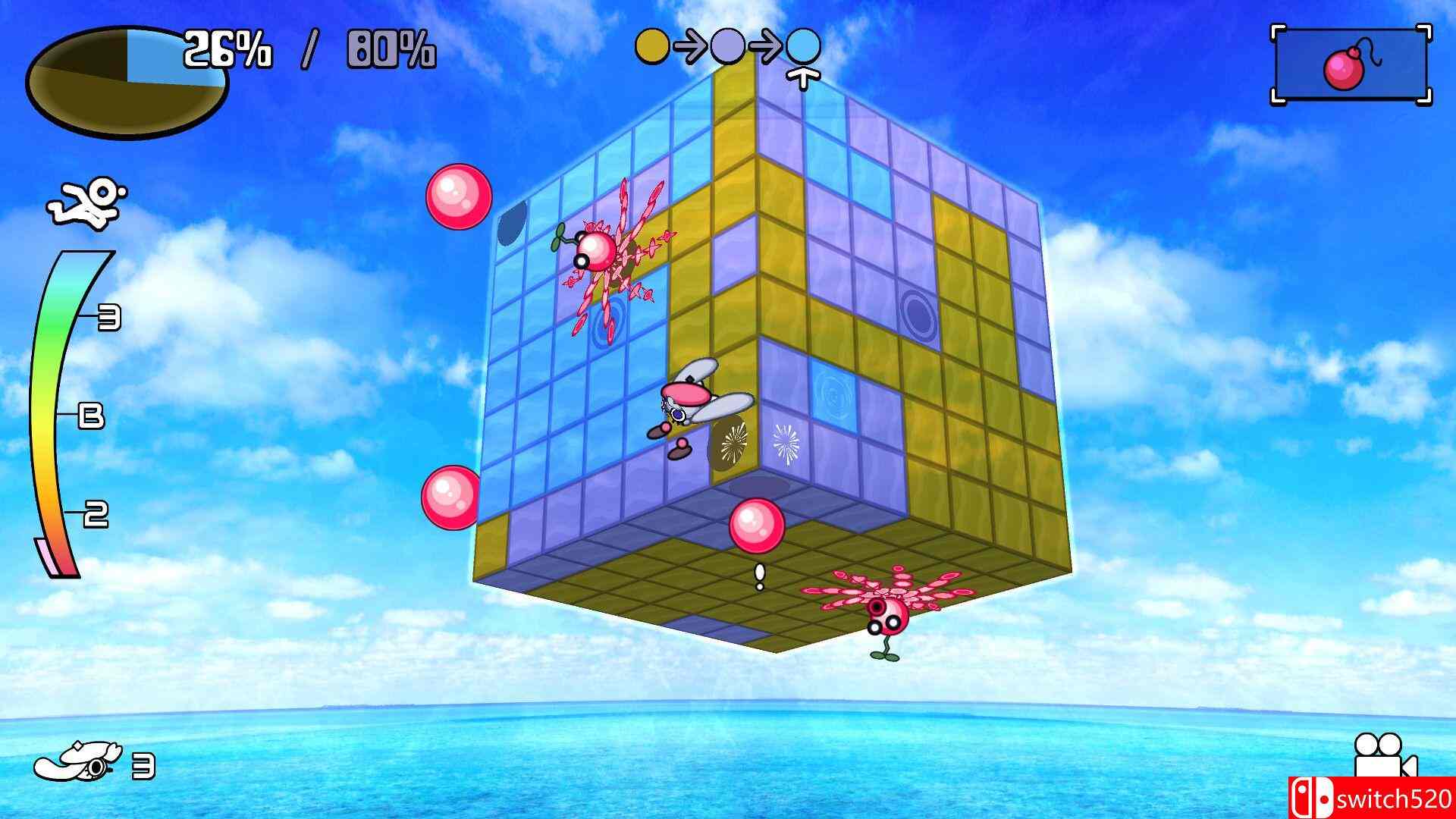Viewport: 1456px width, 819px height.
Task: Click the first arrow between sequence circles
Action: (x=689, y=45)
